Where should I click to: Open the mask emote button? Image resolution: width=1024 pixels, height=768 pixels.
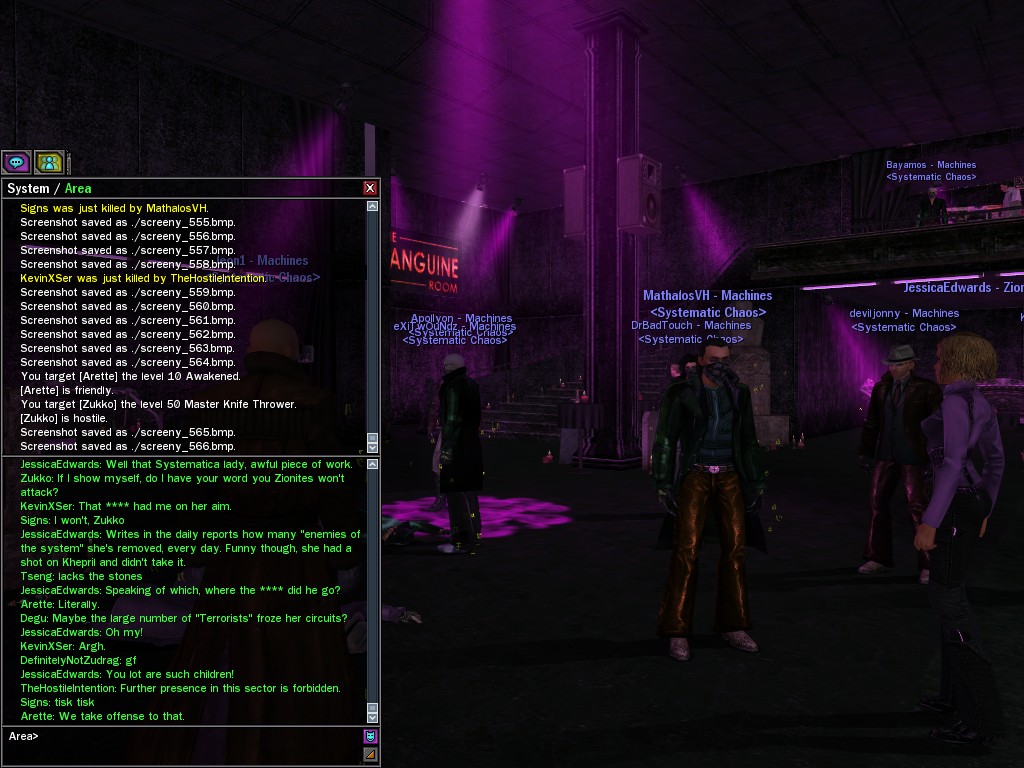(370, 737)
